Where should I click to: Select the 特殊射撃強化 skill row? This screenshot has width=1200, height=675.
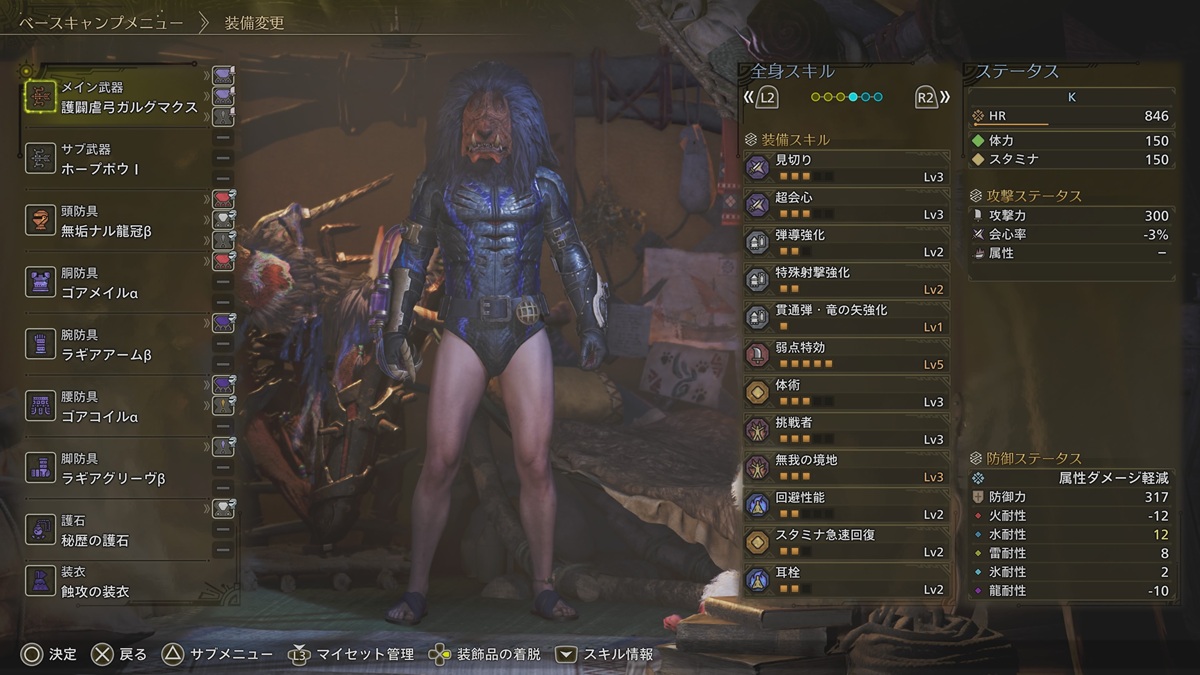846,279
